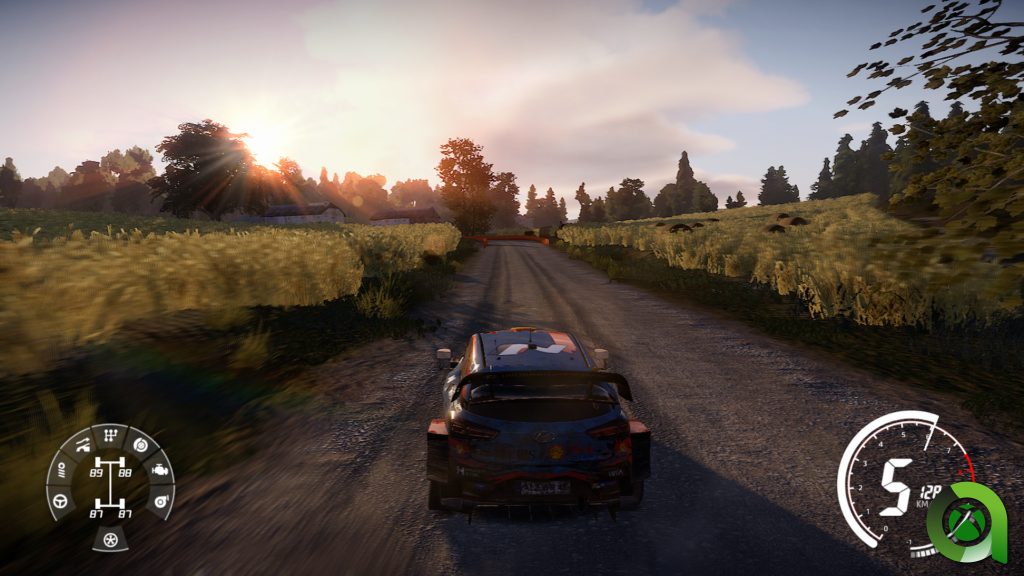Click the steering wheel damage icon

[x=60, y=500]
